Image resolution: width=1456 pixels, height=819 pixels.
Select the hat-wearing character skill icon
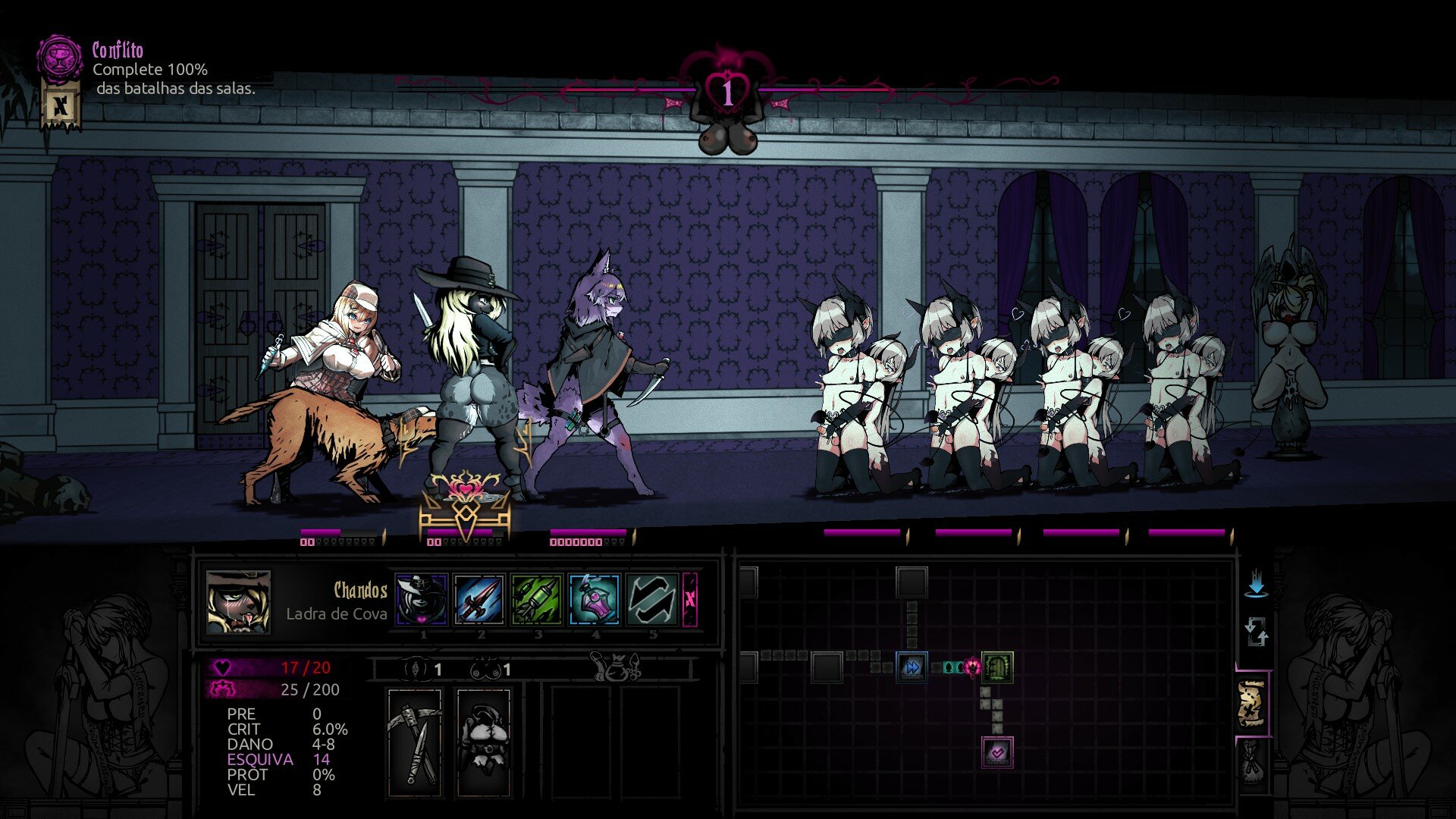(x=422, y=599)
